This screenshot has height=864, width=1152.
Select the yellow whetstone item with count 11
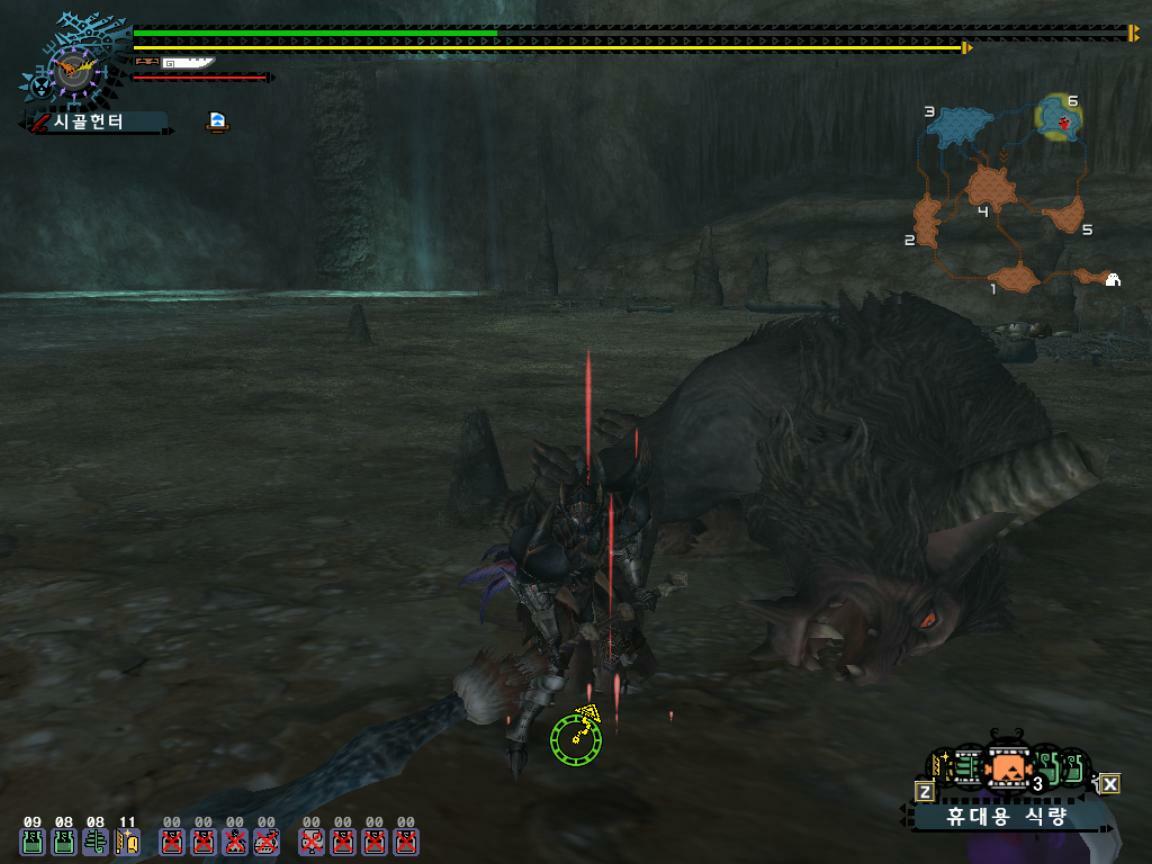(x=127, y=842)
